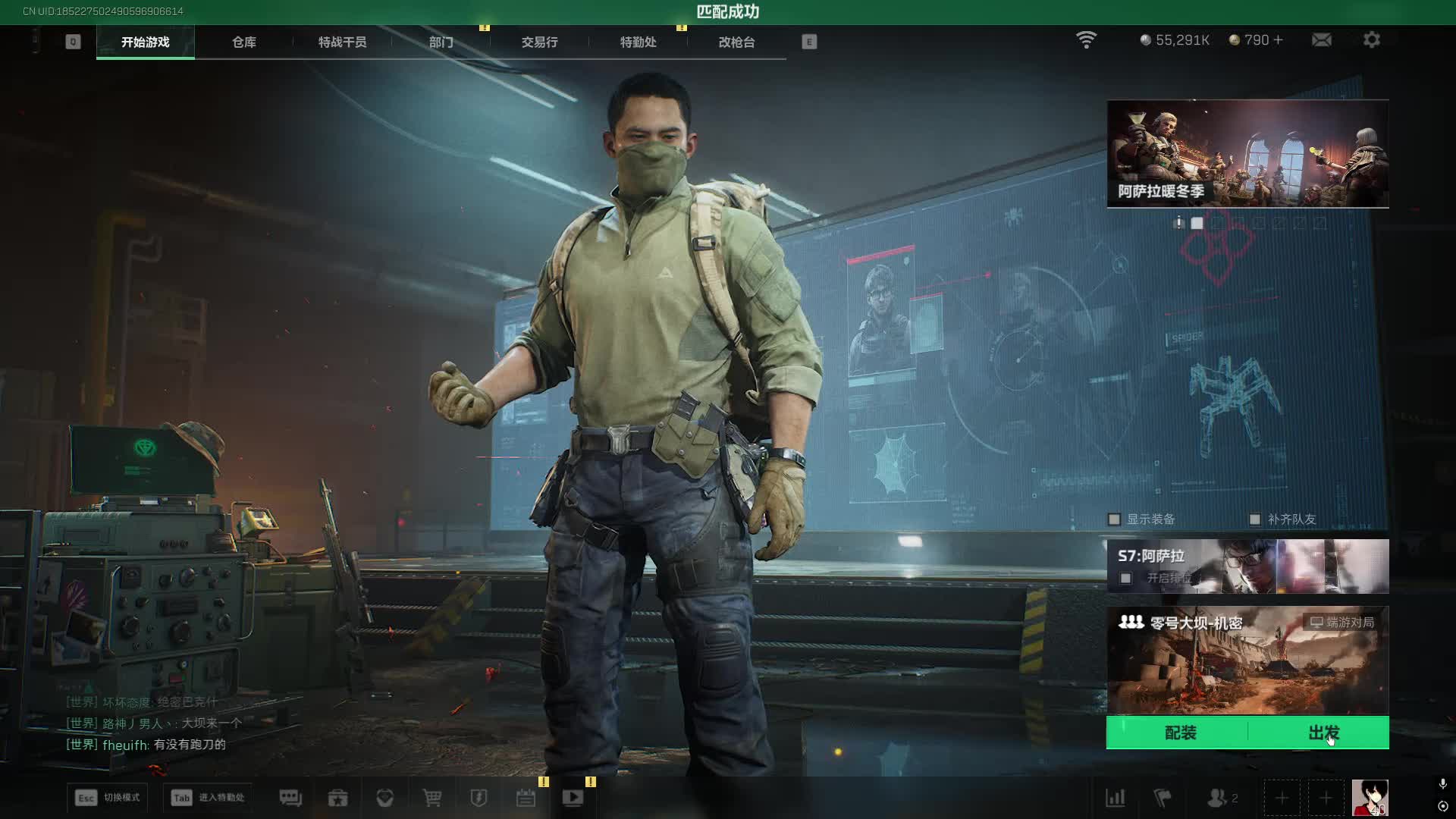The width and height of the screenshot is (1456, 819).
Task: Click the 配装 loadout button
Action: click(x=1180, y=733)
